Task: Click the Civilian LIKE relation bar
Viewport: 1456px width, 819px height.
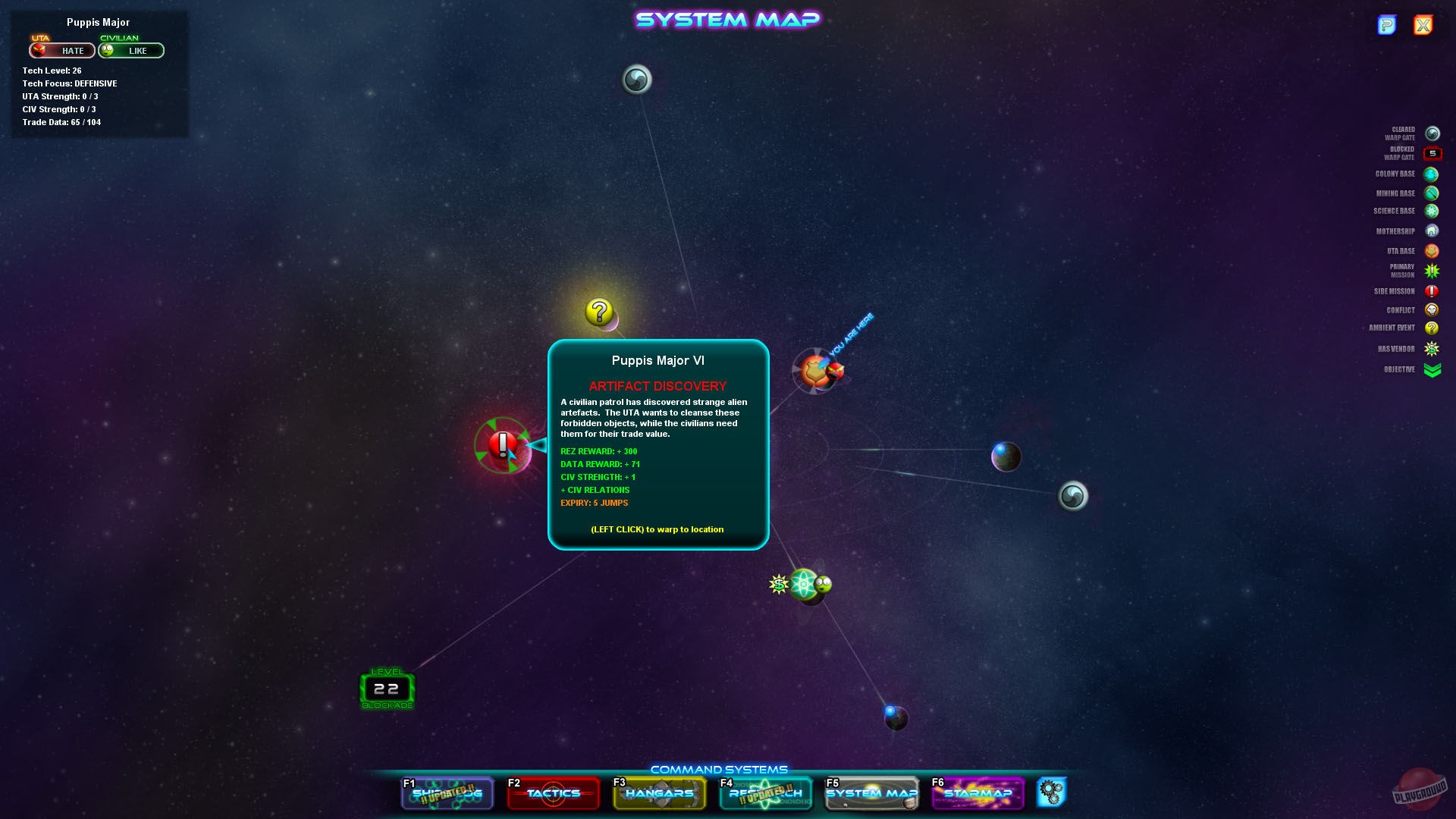Action: 130,50
